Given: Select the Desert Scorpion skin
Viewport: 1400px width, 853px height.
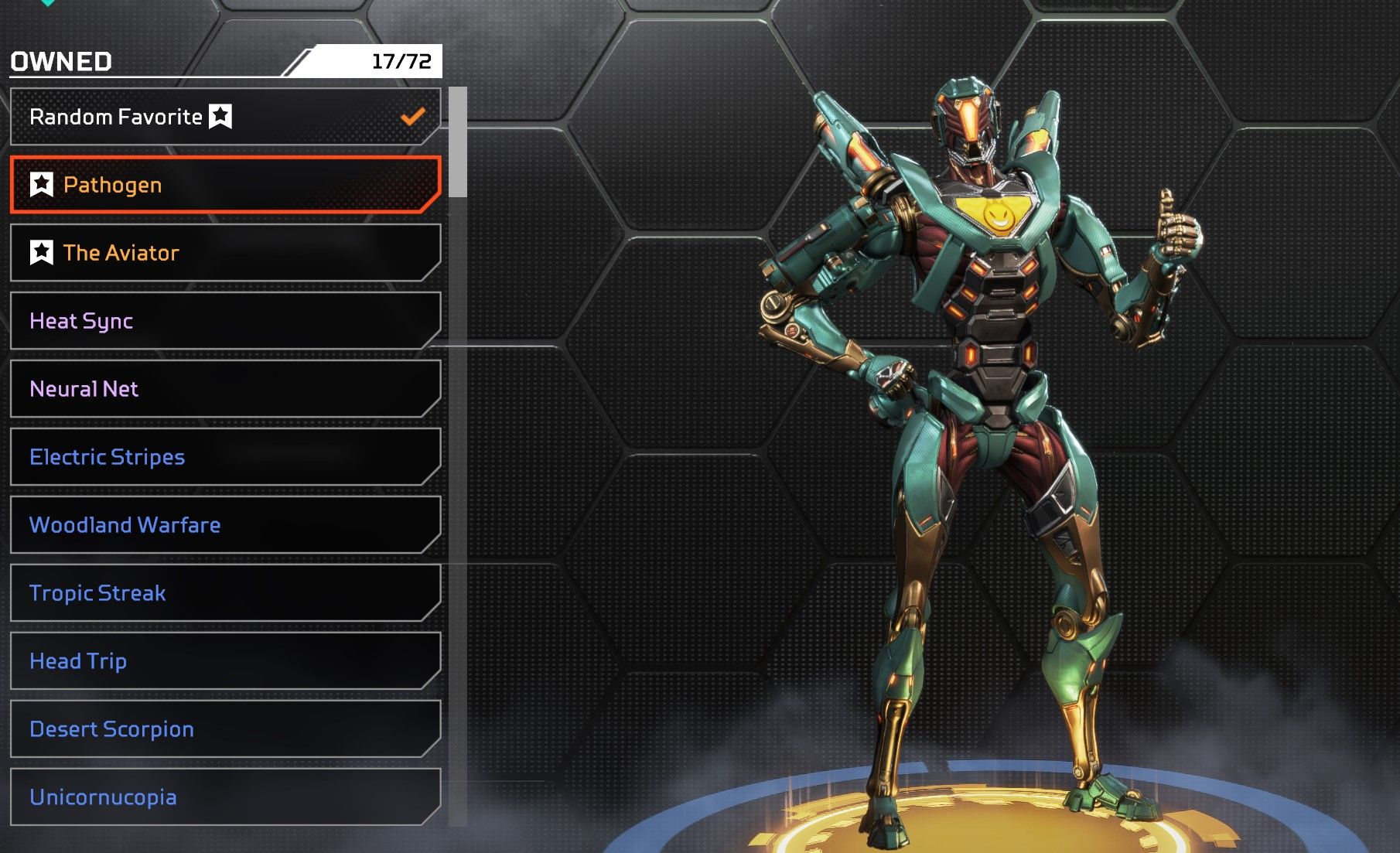Looking at the screenshot, I should click(224, 729).
